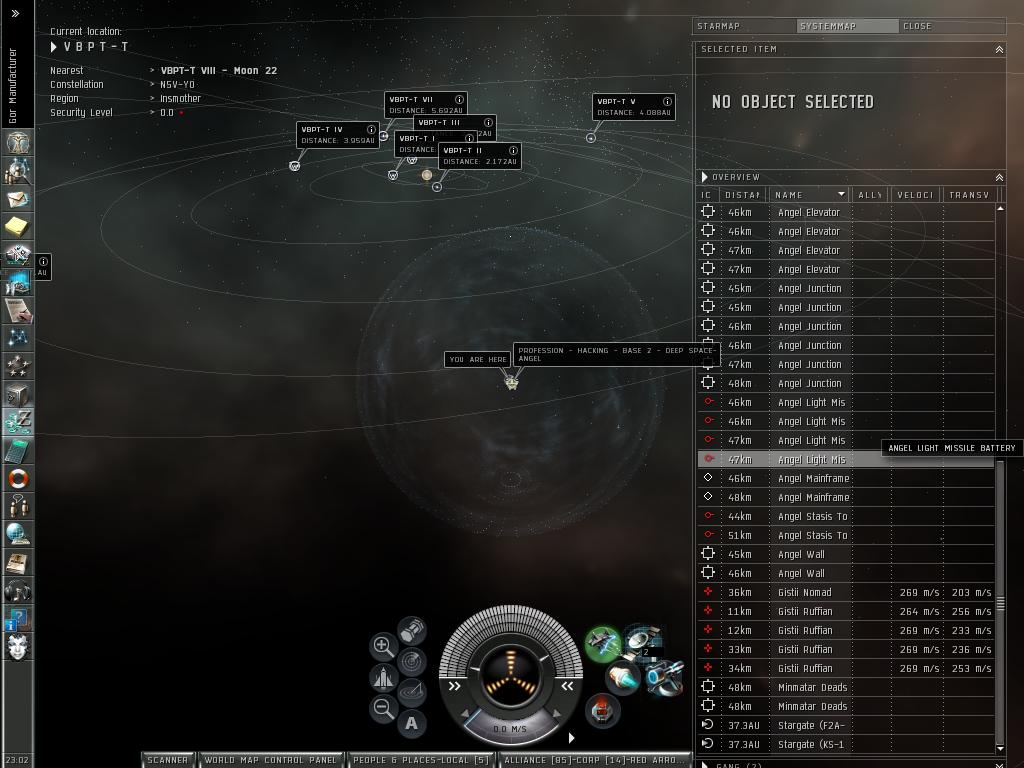Activate the afterburner thruster module icon

coord(621,679)
